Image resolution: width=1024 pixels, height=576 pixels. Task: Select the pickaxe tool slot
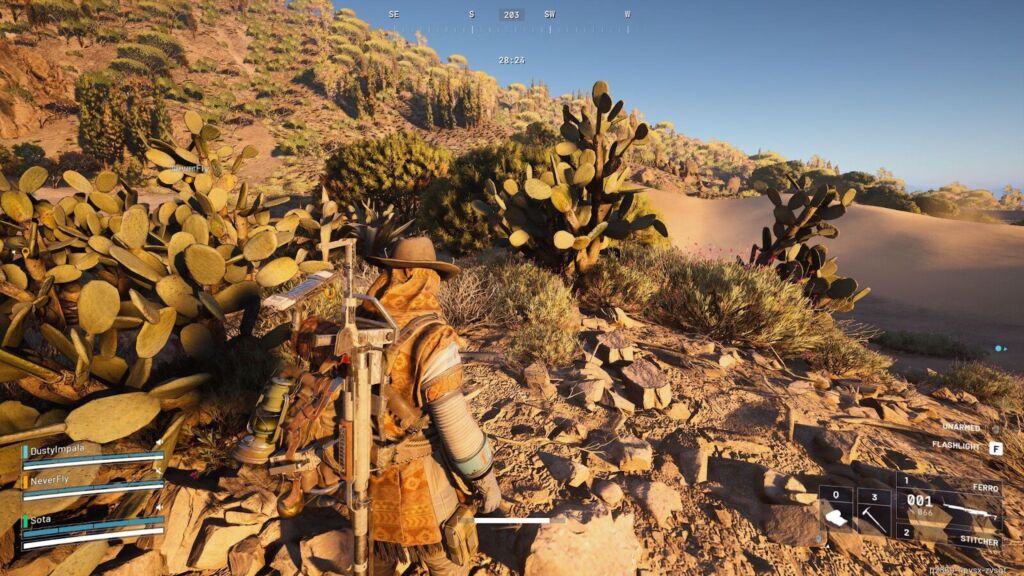coord(873,517)
